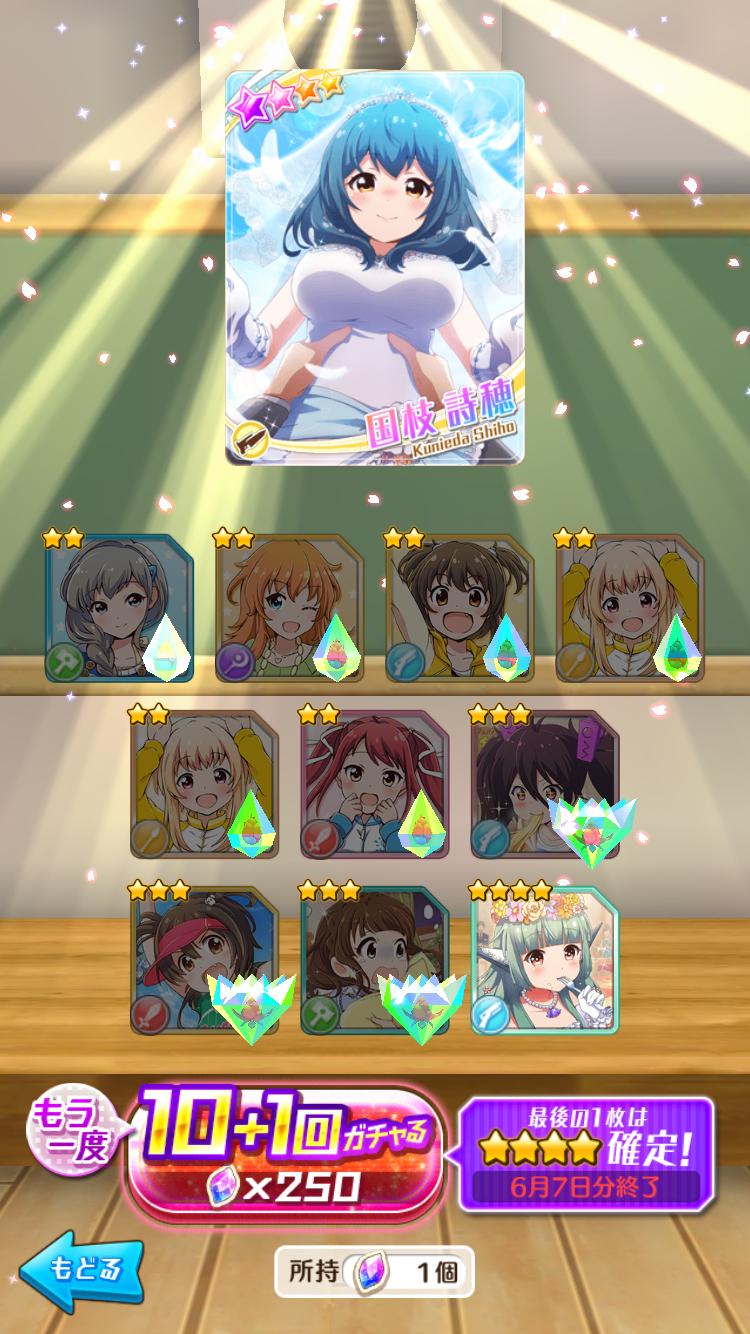View the large Kunieda Shiho card
The height and width of the screenshot is (1334, 750).
(x=375, y=268)
